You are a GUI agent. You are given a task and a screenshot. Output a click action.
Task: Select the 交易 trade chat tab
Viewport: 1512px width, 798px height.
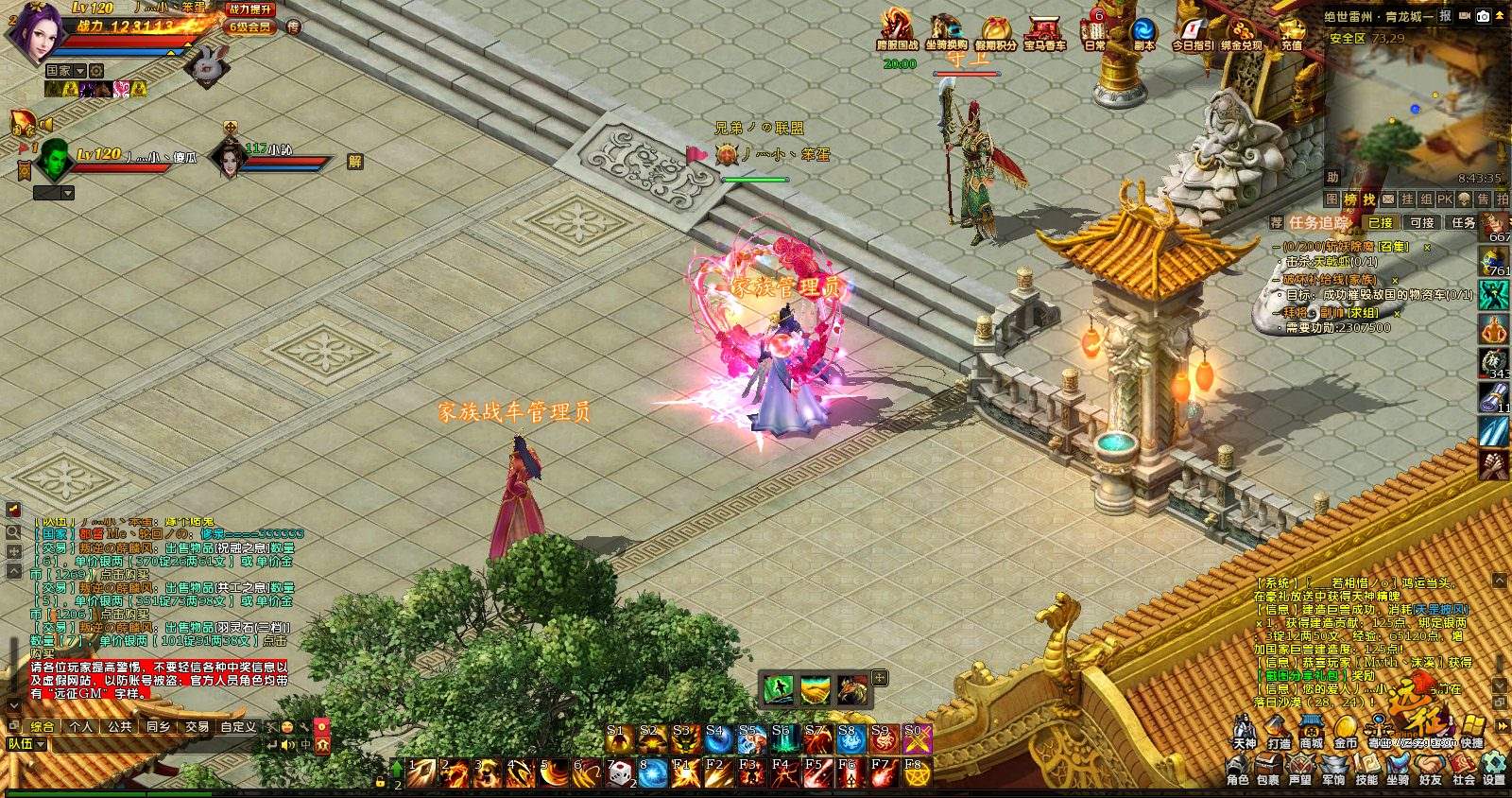[197, 727]
